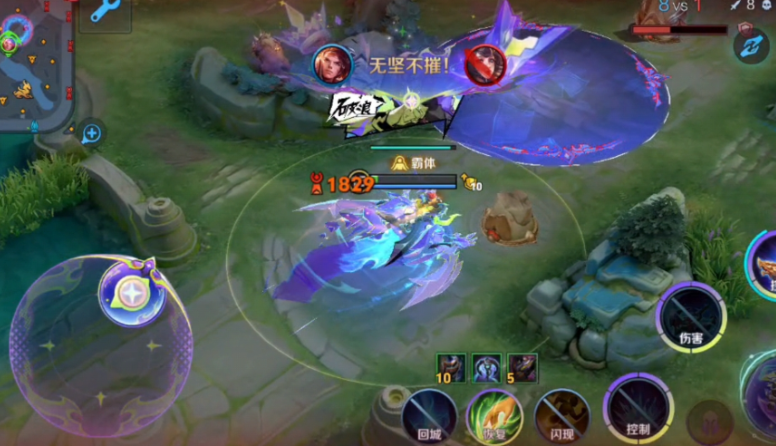Select the equipment icon numbered 5
776x446 pixels.
(x=522, y=368)
